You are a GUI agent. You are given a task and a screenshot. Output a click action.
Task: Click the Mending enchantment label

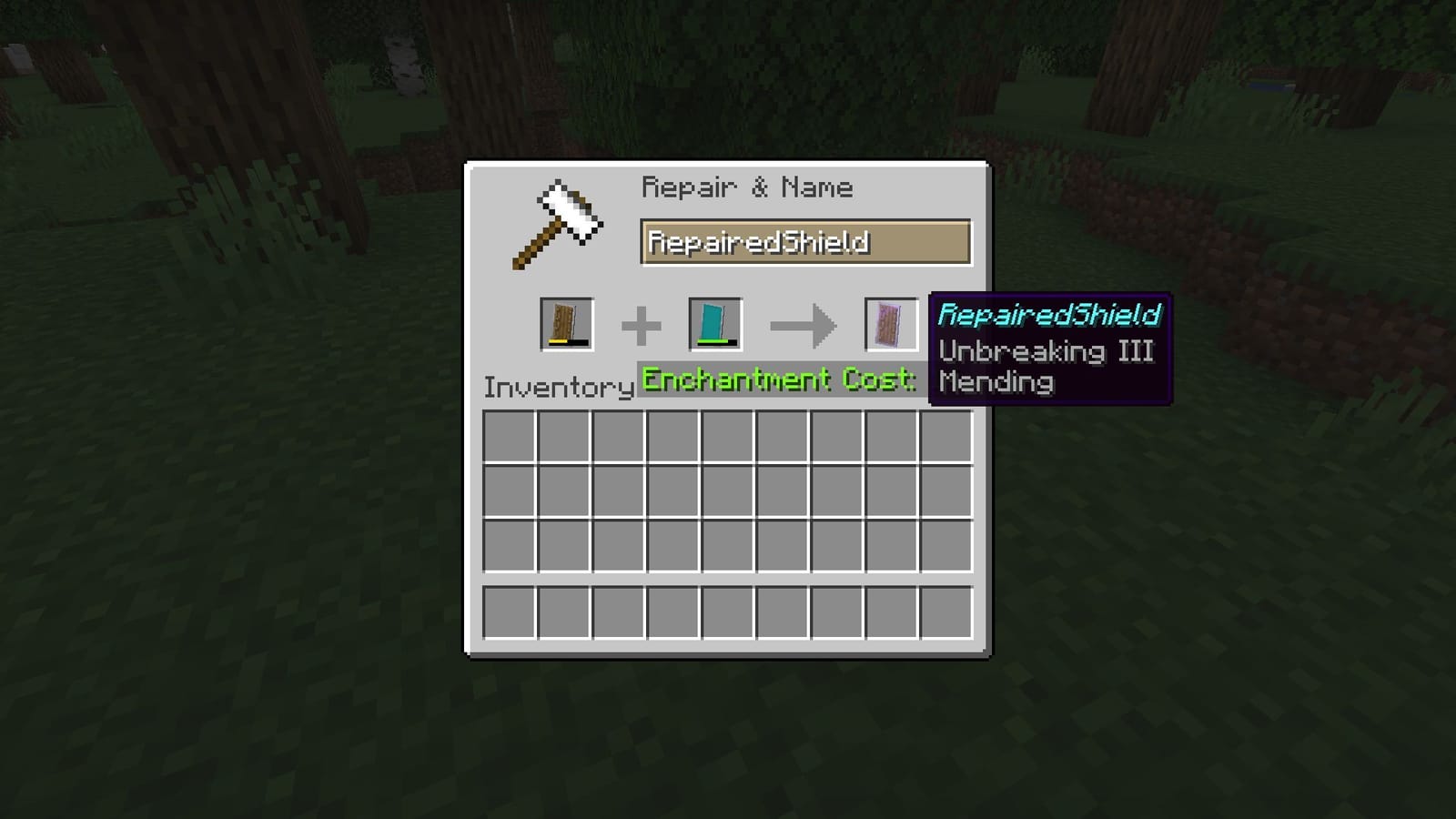tap(995, 382)
